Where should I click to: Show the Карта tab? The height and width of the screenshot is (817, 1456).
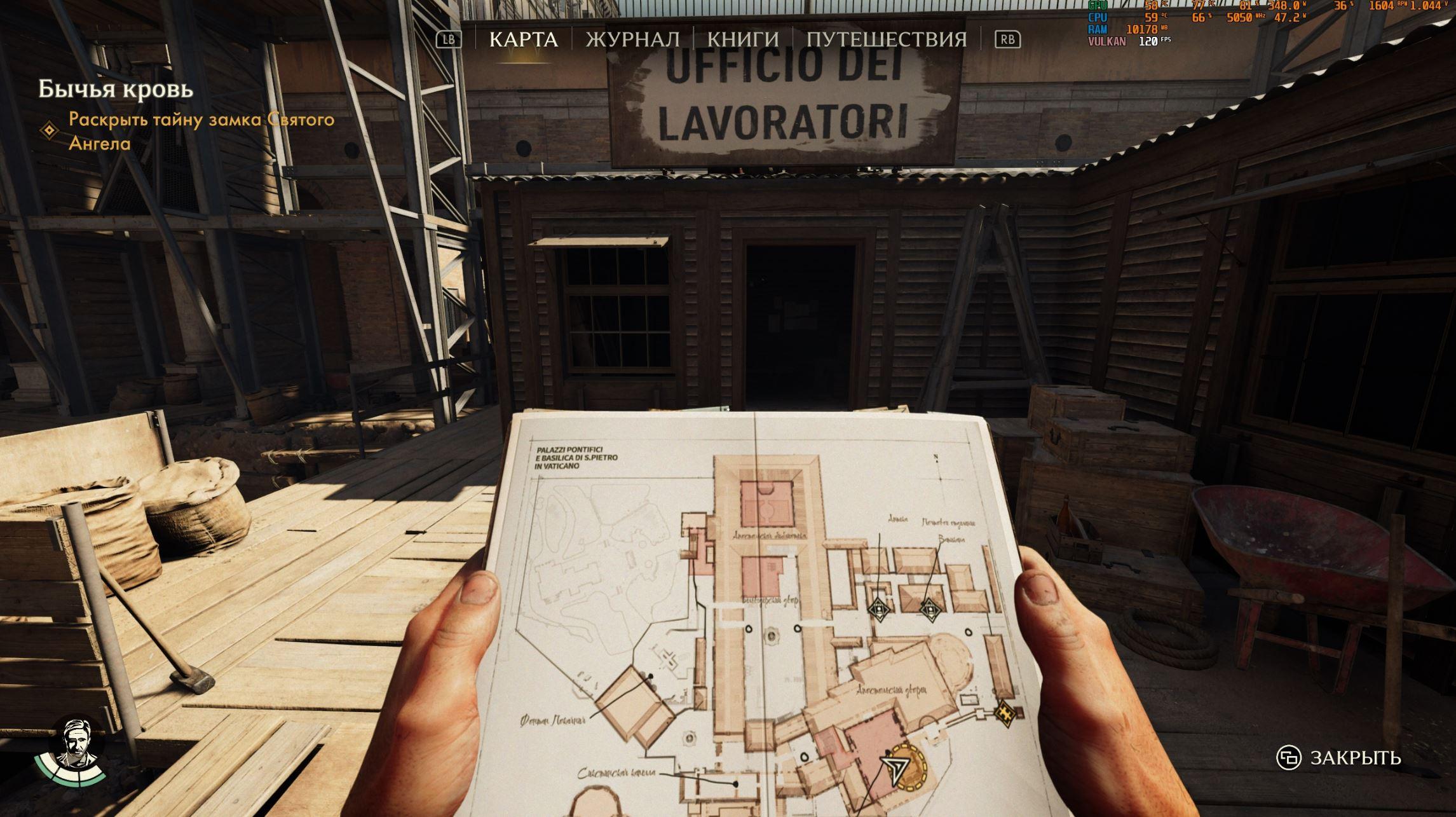pyautogui.click(x=523, y=39)
